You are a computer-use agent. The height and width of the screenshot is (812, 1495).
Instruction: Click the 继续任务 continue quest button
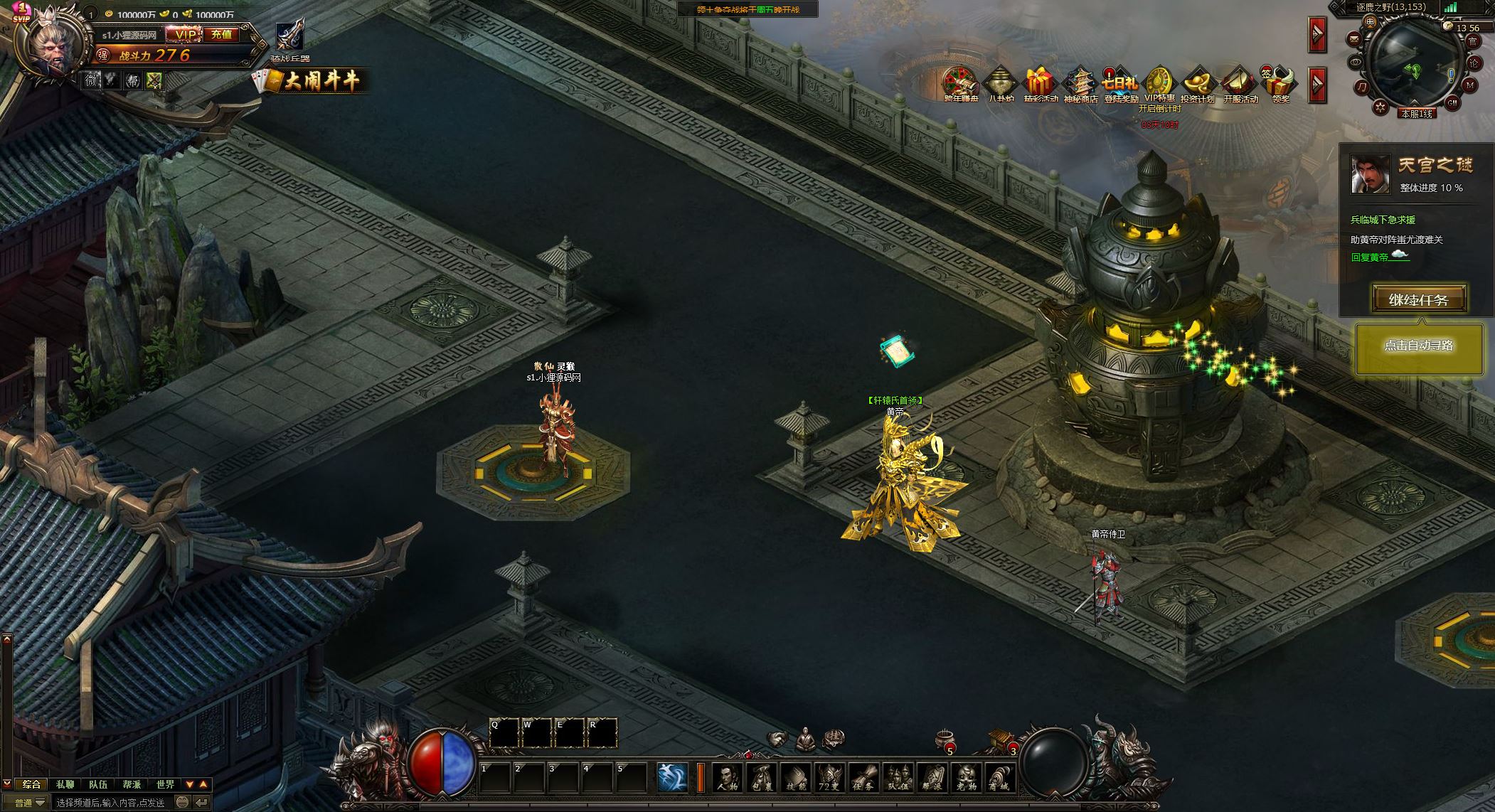coord(1418,299)
